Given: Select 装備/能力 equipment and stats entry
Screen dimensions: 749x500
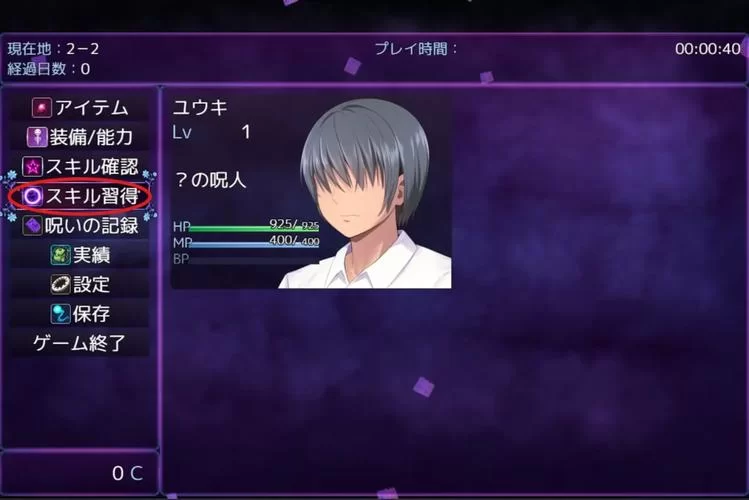Looking at the screenshot, I should pos(80,137).
